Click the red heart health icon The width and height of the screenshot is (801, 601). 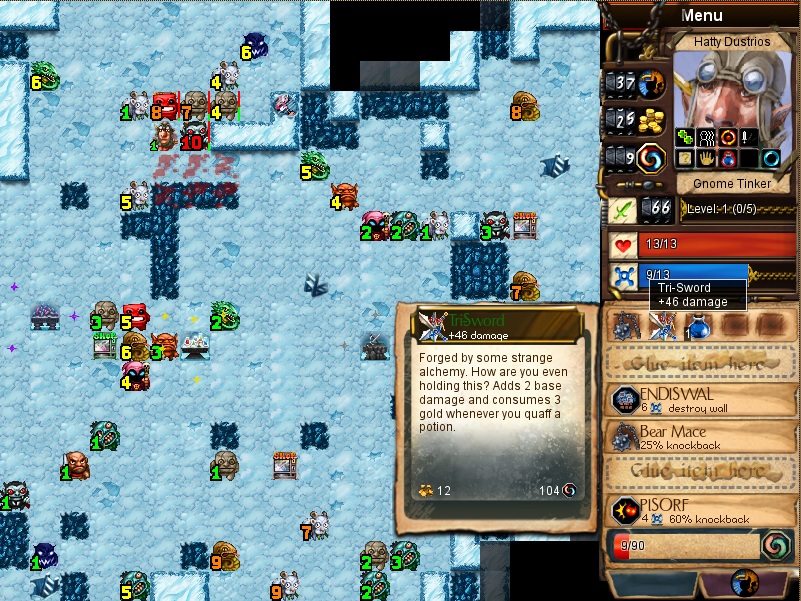click(622, 243)
